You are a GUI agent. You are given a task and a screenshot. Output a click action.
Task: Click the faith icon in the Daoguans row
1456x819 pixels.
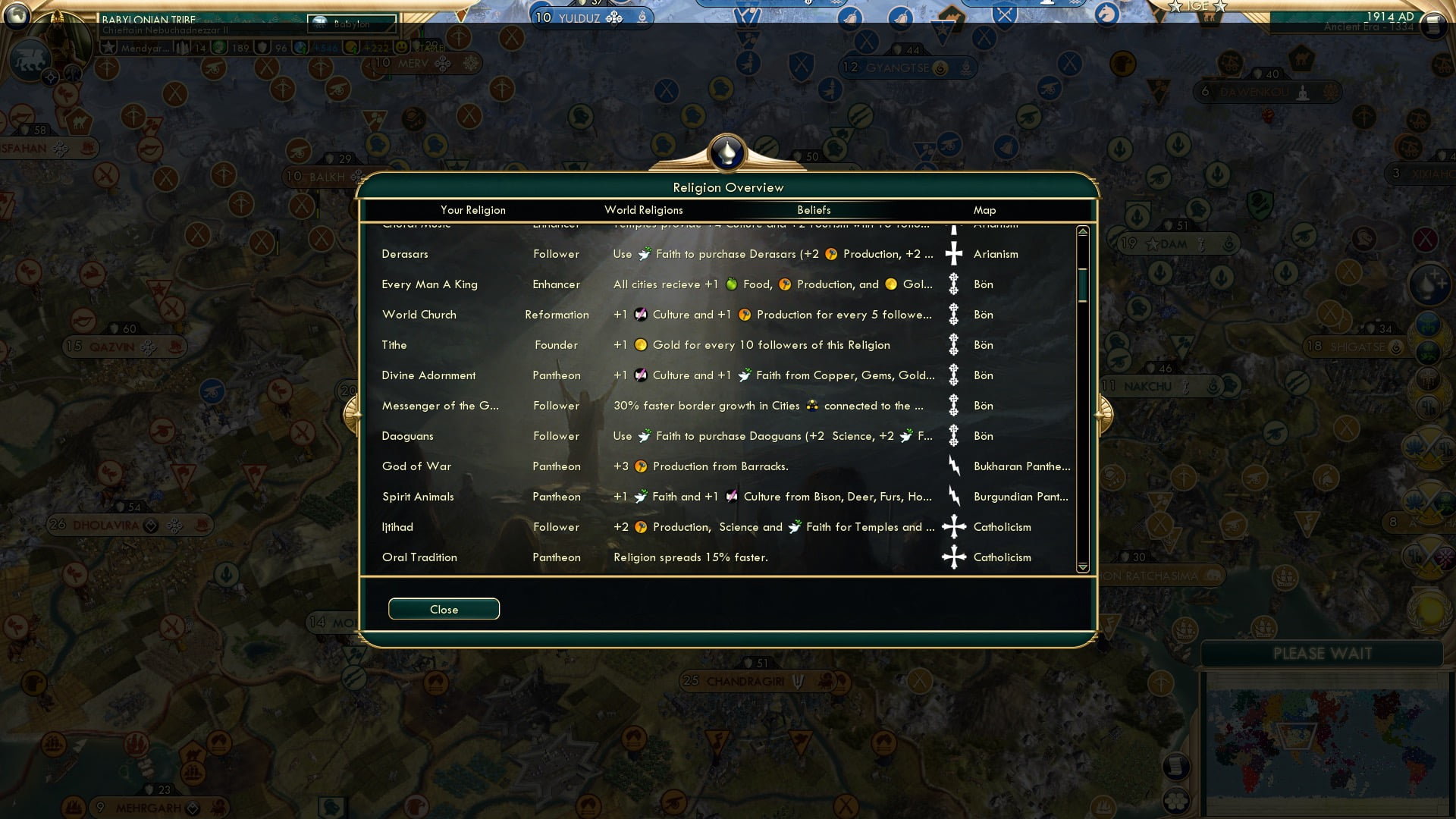coord(645,436)
